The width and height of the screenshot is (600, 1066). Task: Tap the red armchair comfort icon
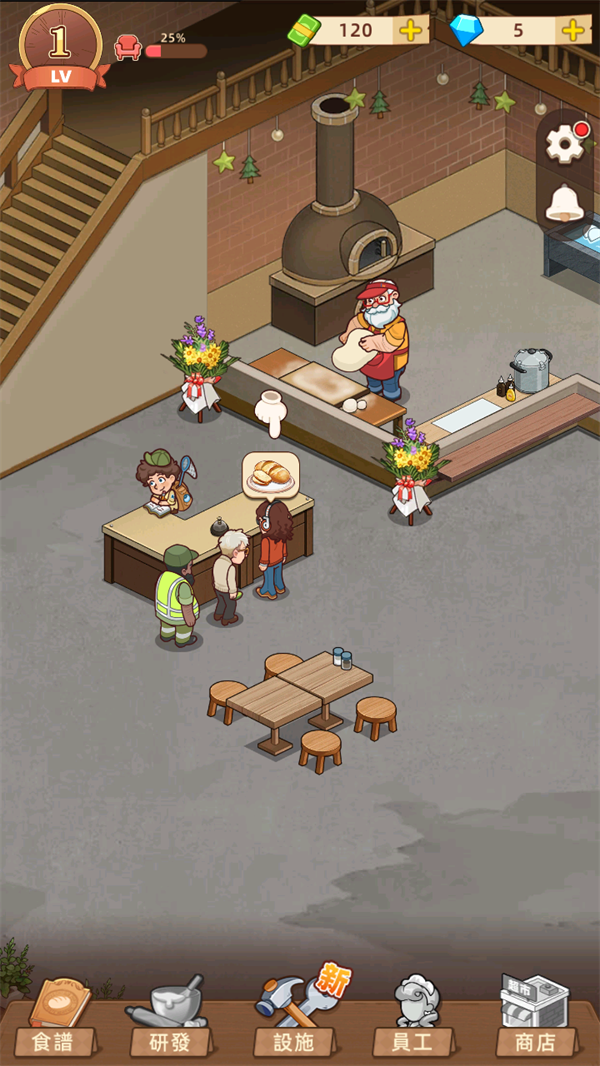128,47
